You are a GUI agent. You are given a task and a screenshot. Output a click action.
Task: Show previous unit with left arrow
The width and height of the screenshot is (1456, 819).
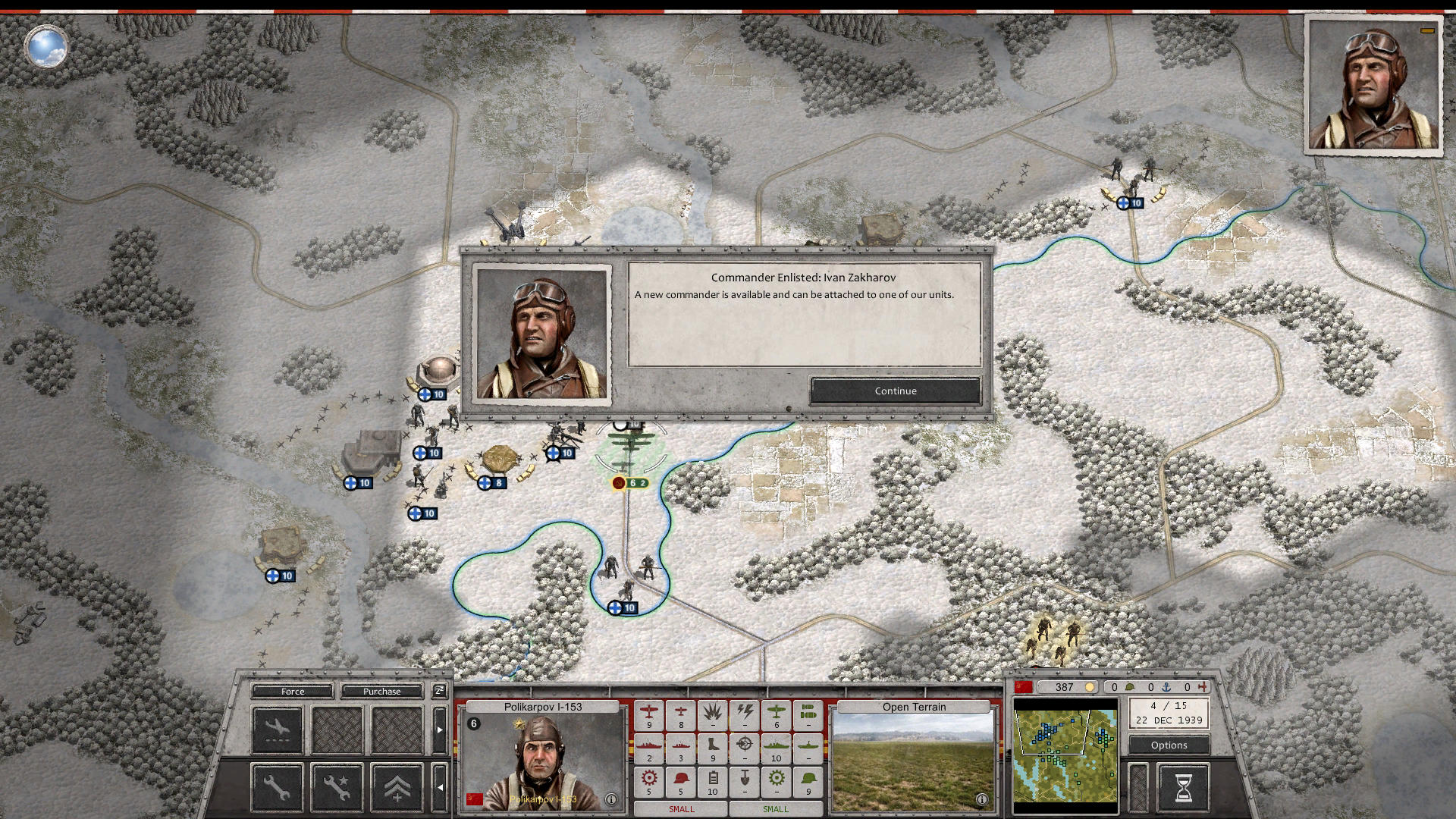click(x=439, y=788)
